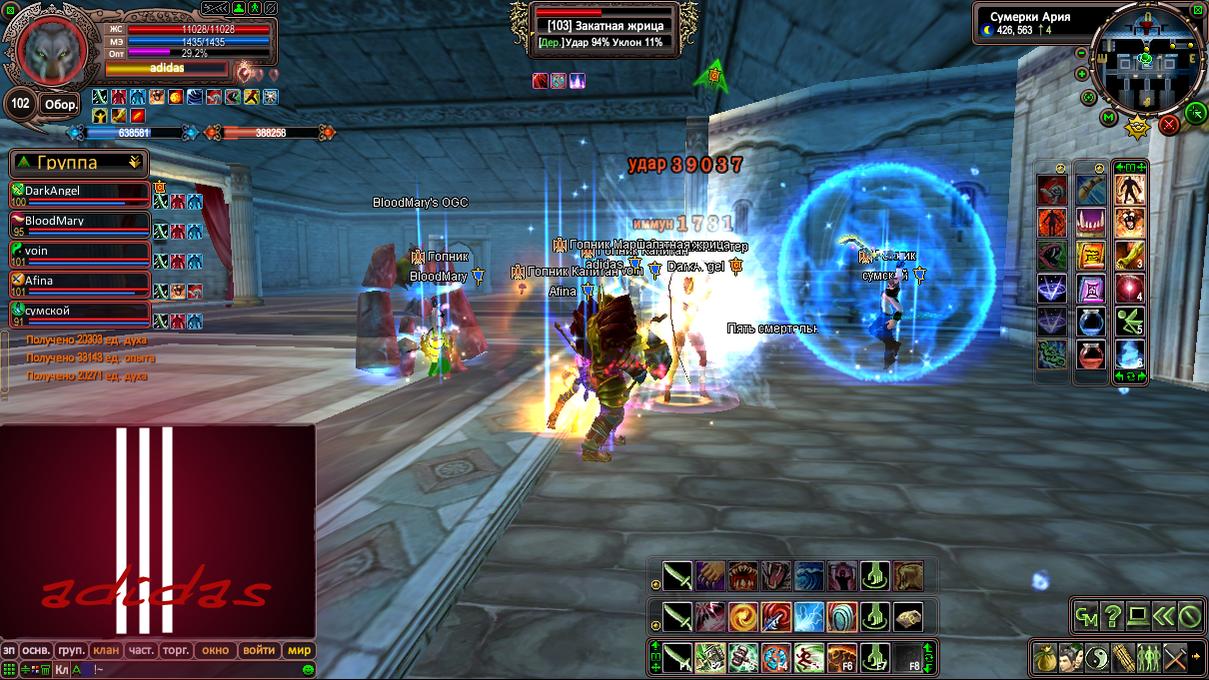Collapse the Группа party panel header
The height and width of the screenshot is (680, 1209).
tap(134, 162)
